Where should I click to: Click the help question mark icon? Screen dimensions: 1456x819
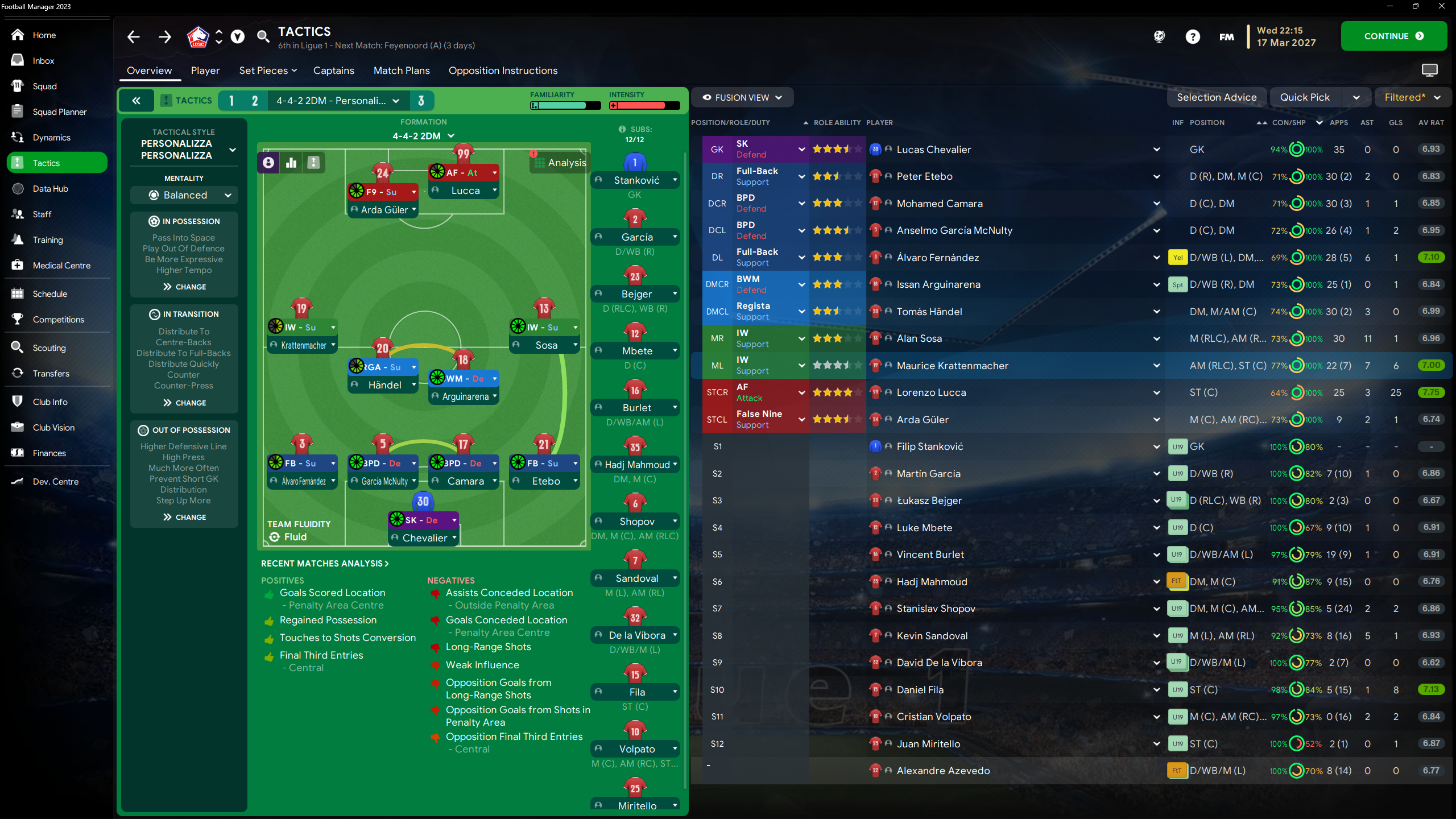coord(1193,36)
